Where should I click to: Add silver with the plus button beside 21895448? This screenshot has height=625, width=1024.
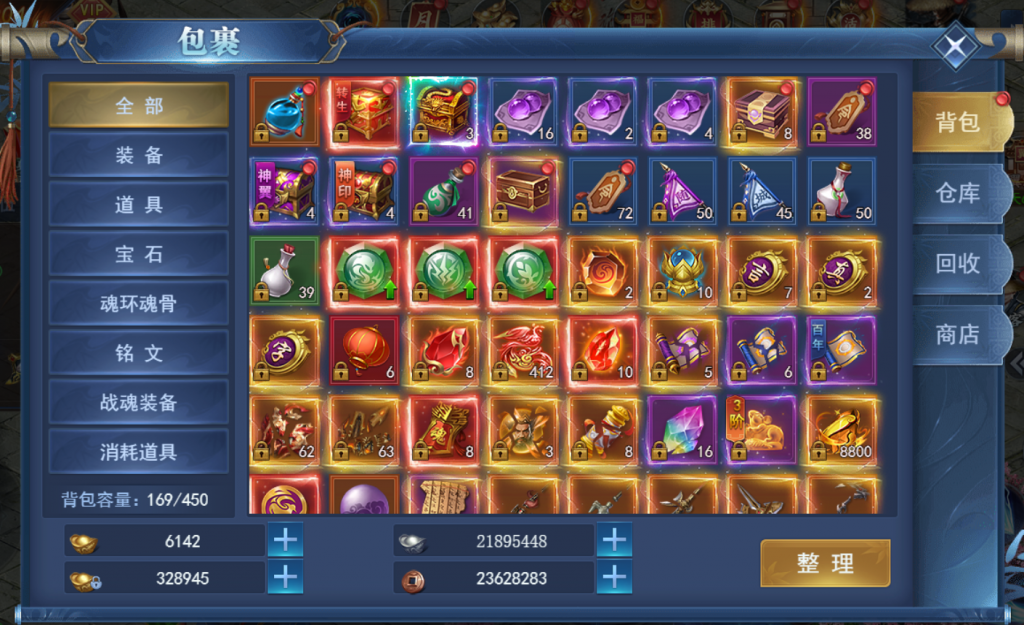pos(614,541)
